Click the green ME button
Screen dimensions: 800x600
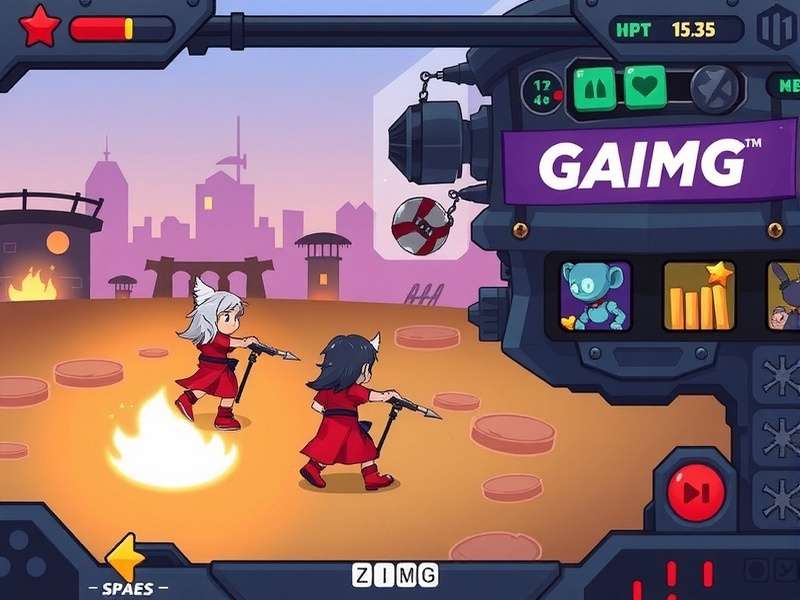point(783,85)
